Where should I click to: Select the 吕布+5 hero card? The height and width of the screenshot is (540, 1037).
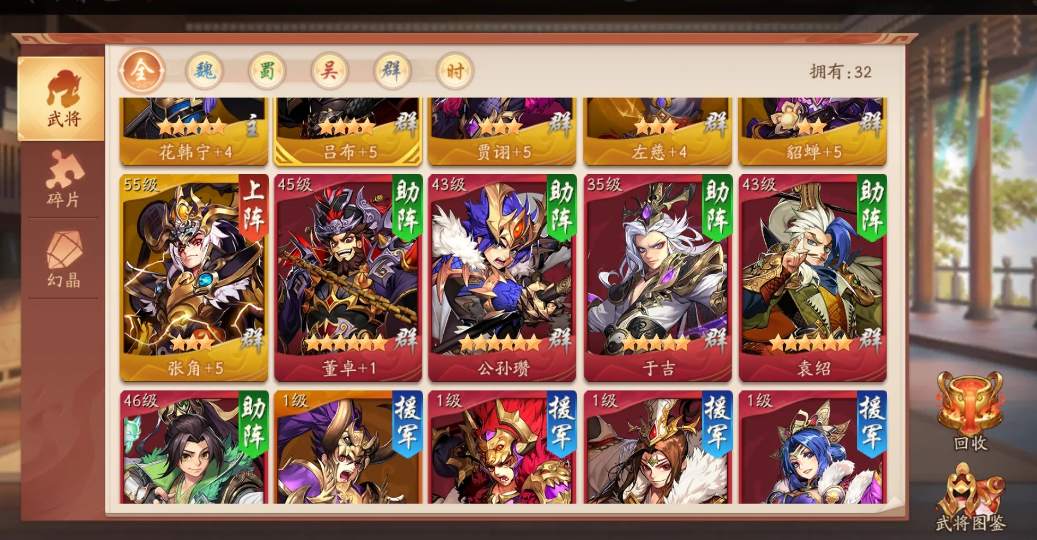pyautogui.click(x=348, y=132)
